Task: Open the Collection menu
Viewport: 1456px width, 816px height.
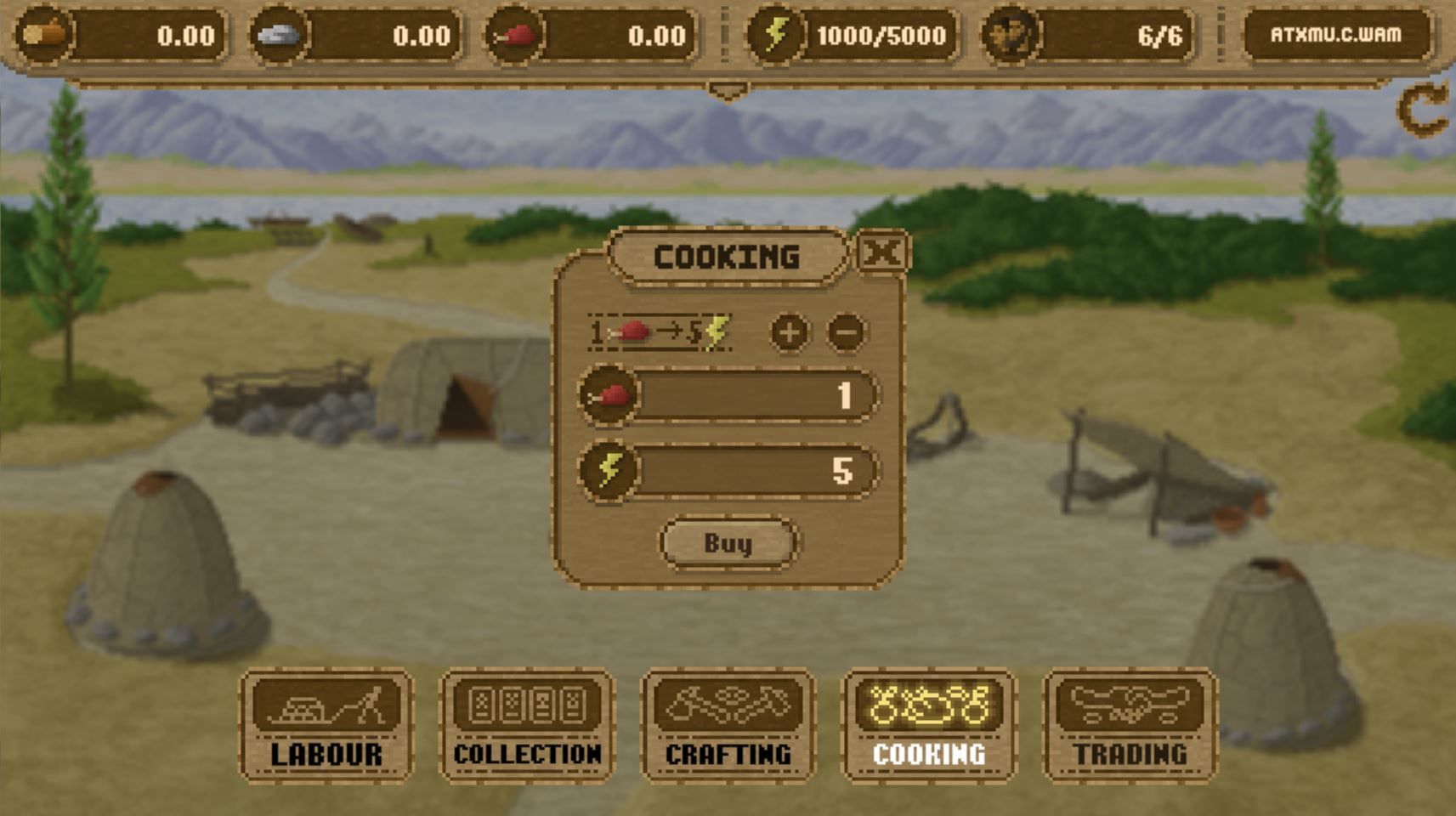Action: click(x=527, y=724)
